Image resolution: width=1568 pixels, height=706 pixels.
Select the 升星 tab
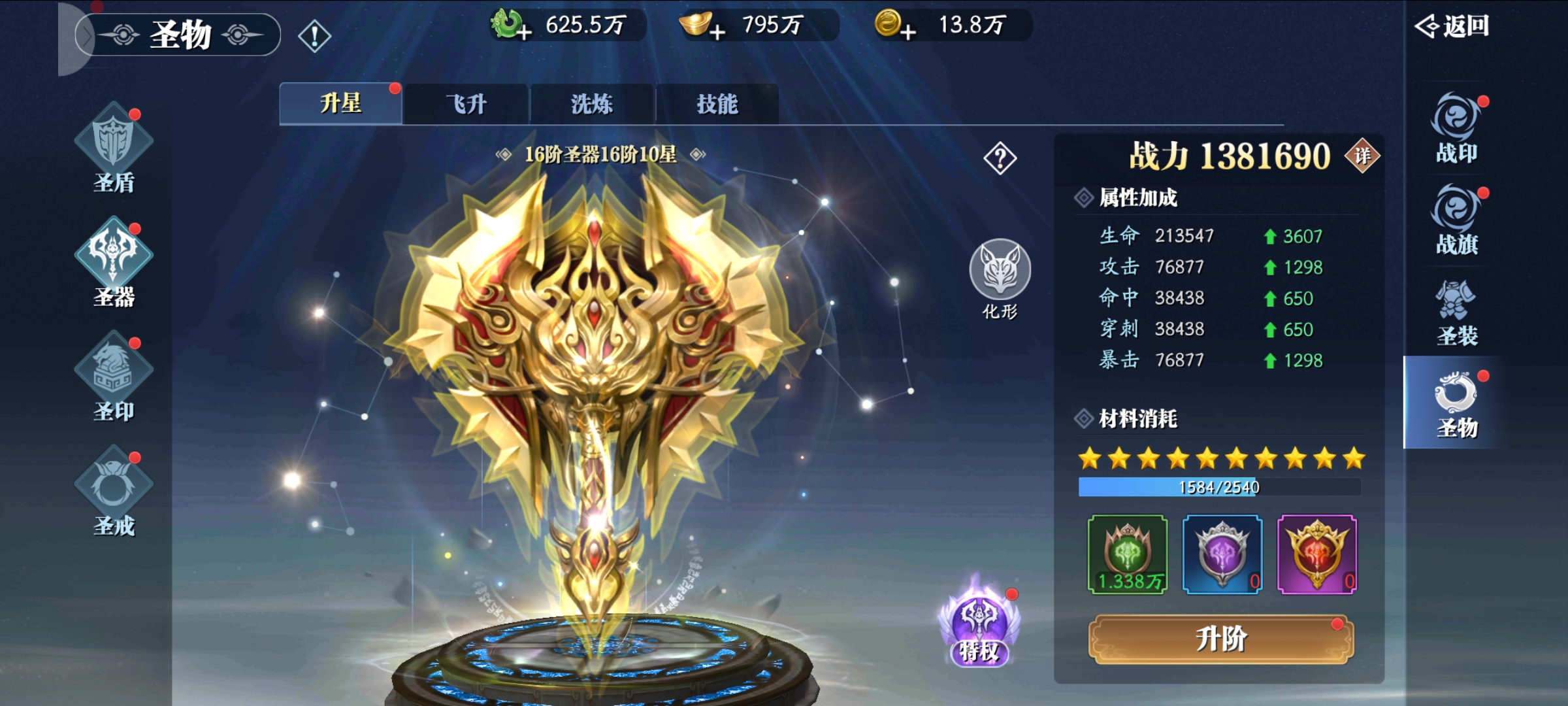pyautogui.click(x=340, y=104)
